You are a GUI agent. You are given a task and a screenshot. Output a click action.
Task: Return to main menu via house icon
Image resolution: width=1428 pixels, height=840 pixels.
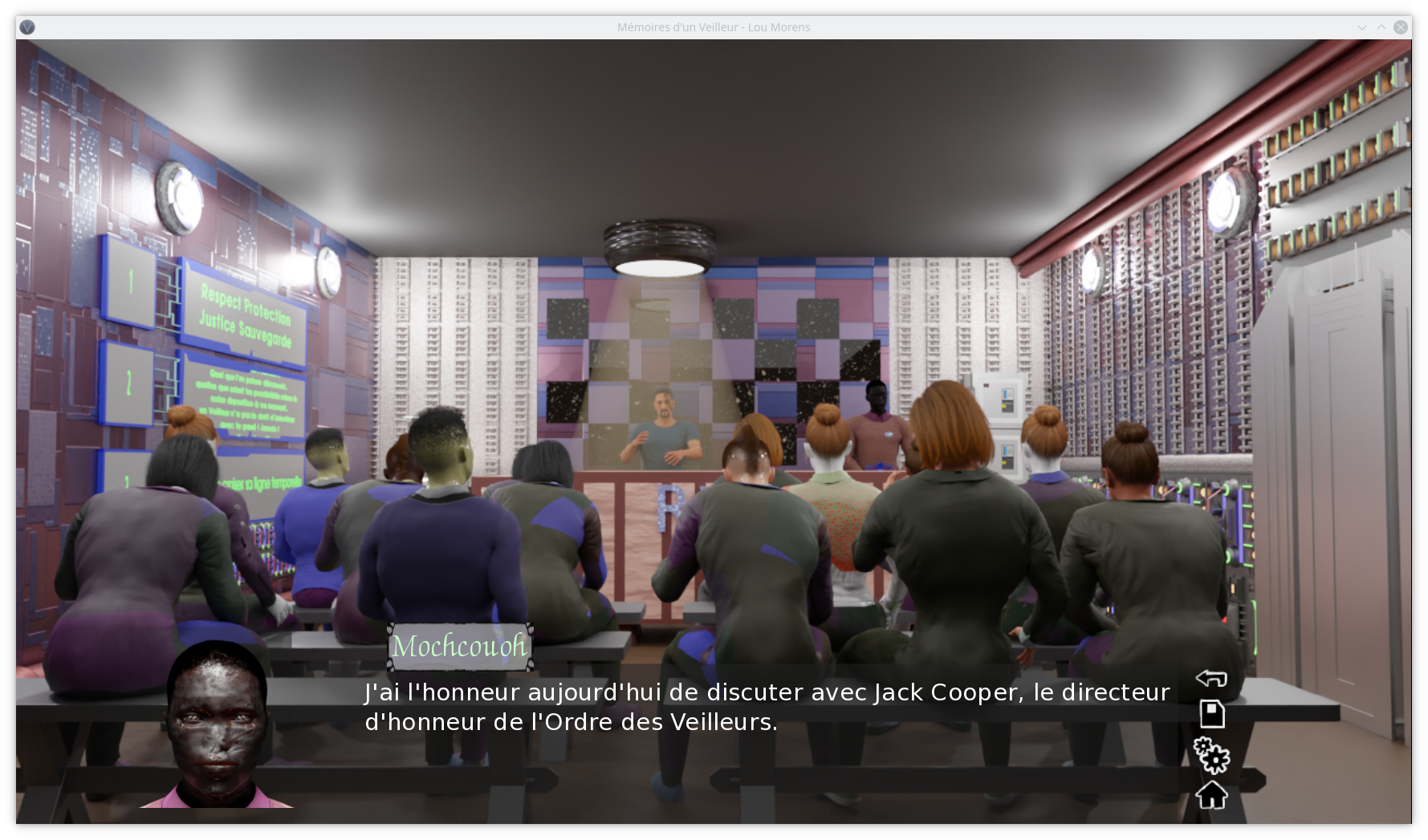pos(1211,795)
